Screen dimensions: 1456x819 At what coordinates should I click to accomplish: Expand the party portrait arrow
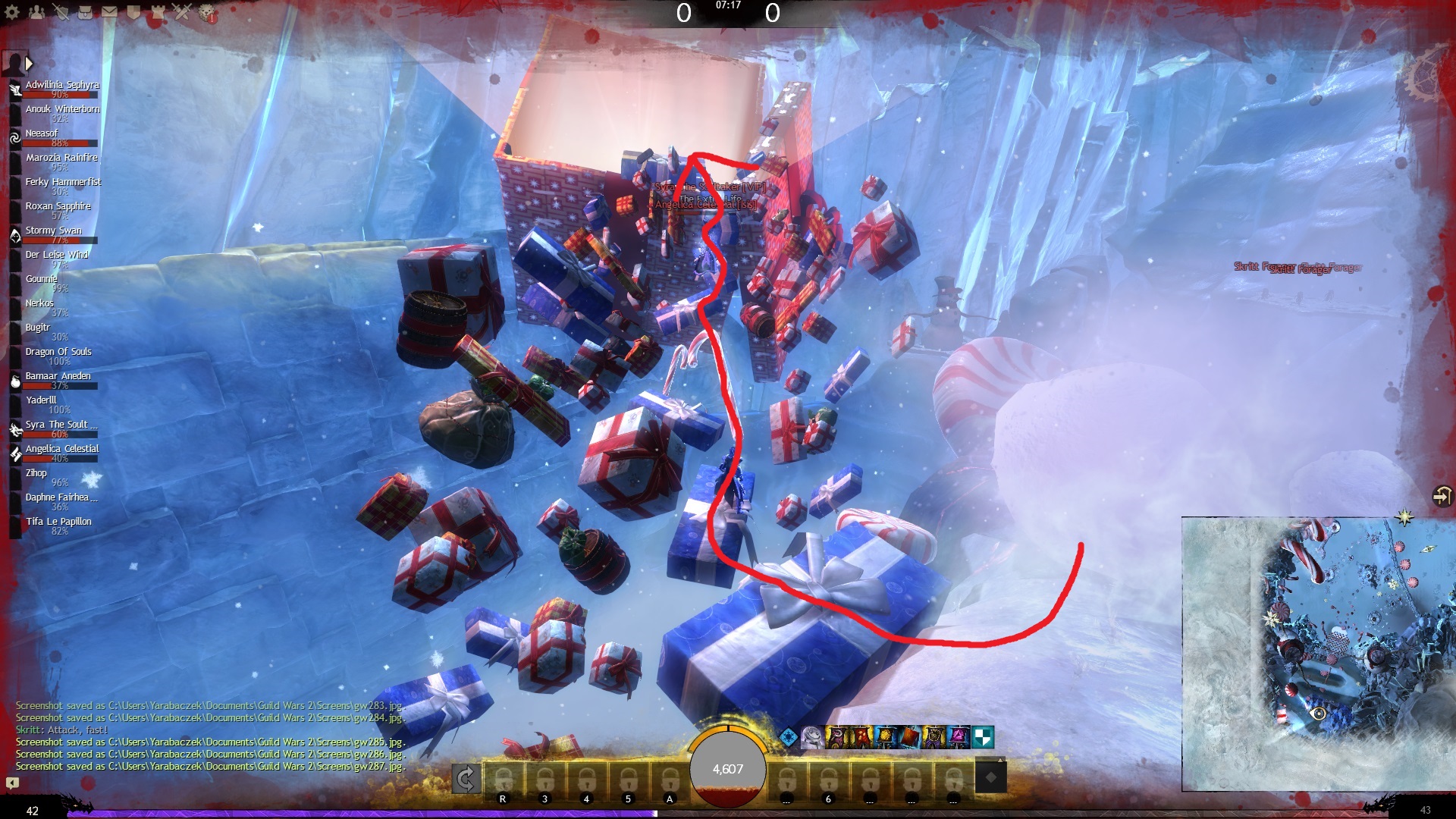point(29,64)
